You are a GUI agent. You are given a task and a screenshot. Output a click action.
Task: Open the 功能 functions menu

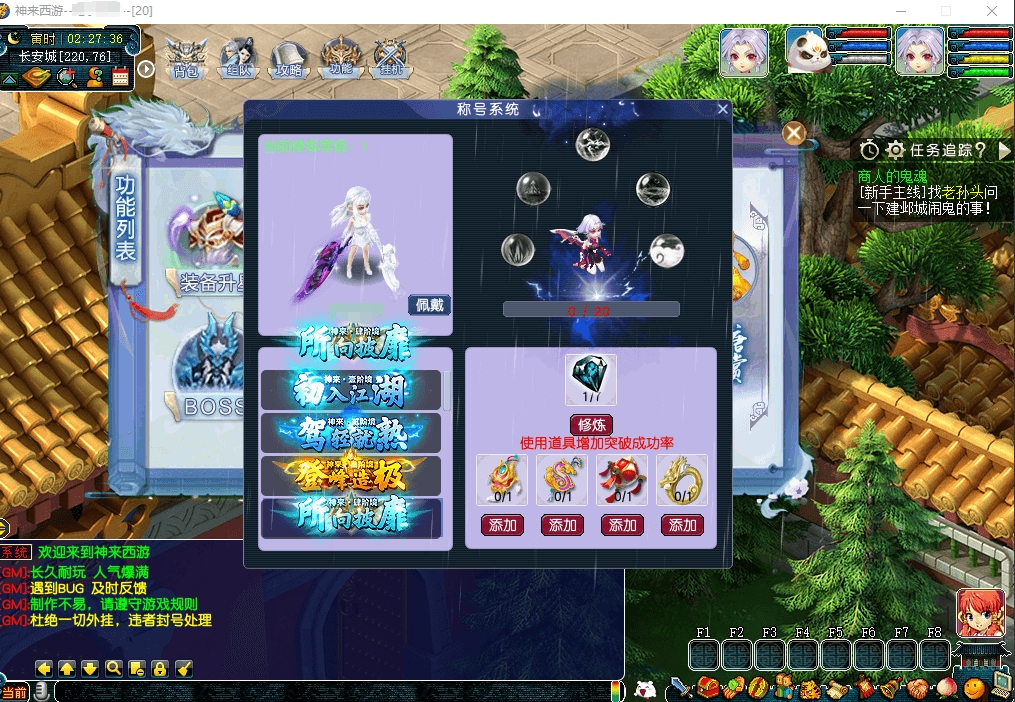tap(340, 58)
